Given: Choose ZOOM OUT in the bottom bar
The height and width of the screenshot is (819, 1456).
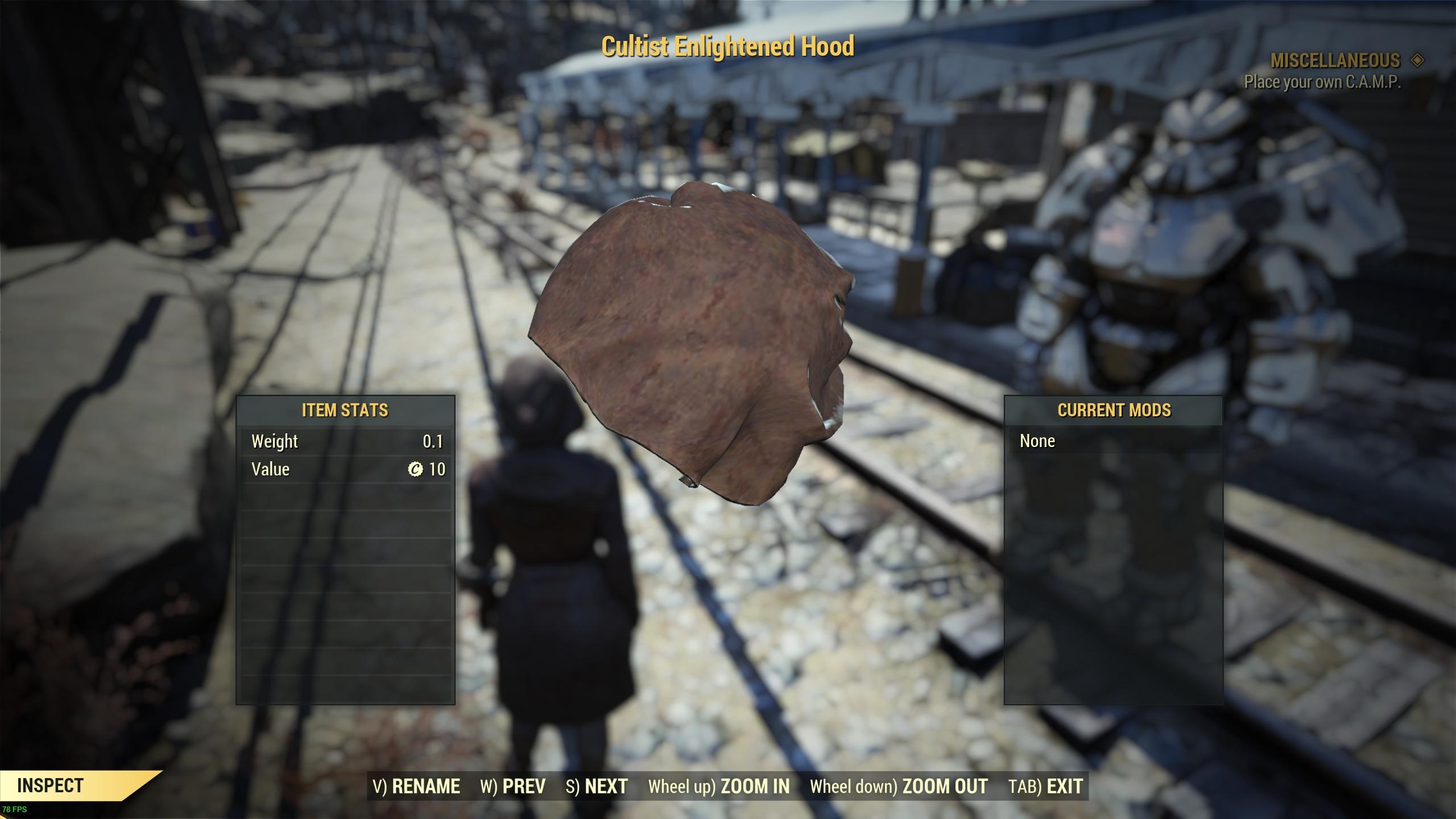Looking at the screenshot, I should [899, 786].
